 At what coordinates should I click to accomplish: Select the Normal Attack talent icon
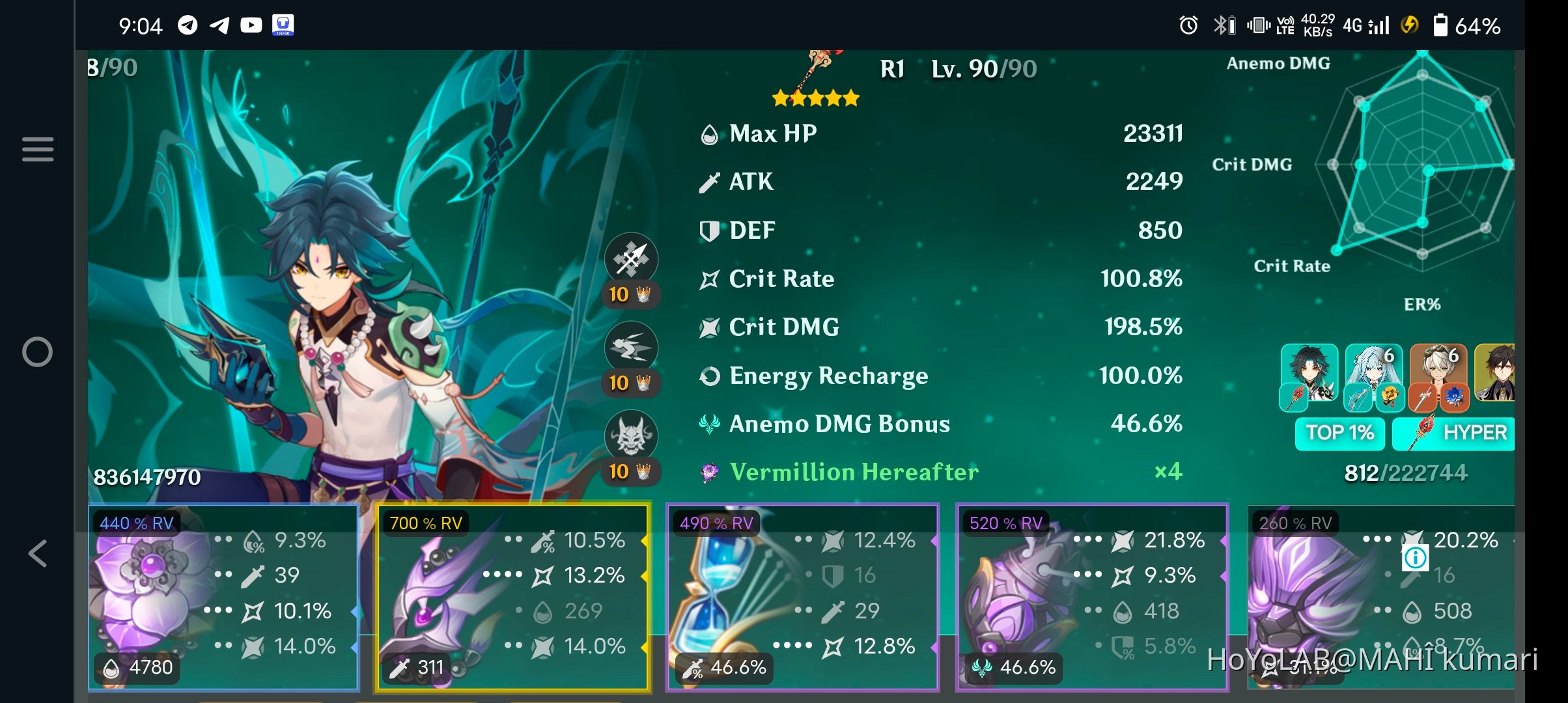[632, 258]
